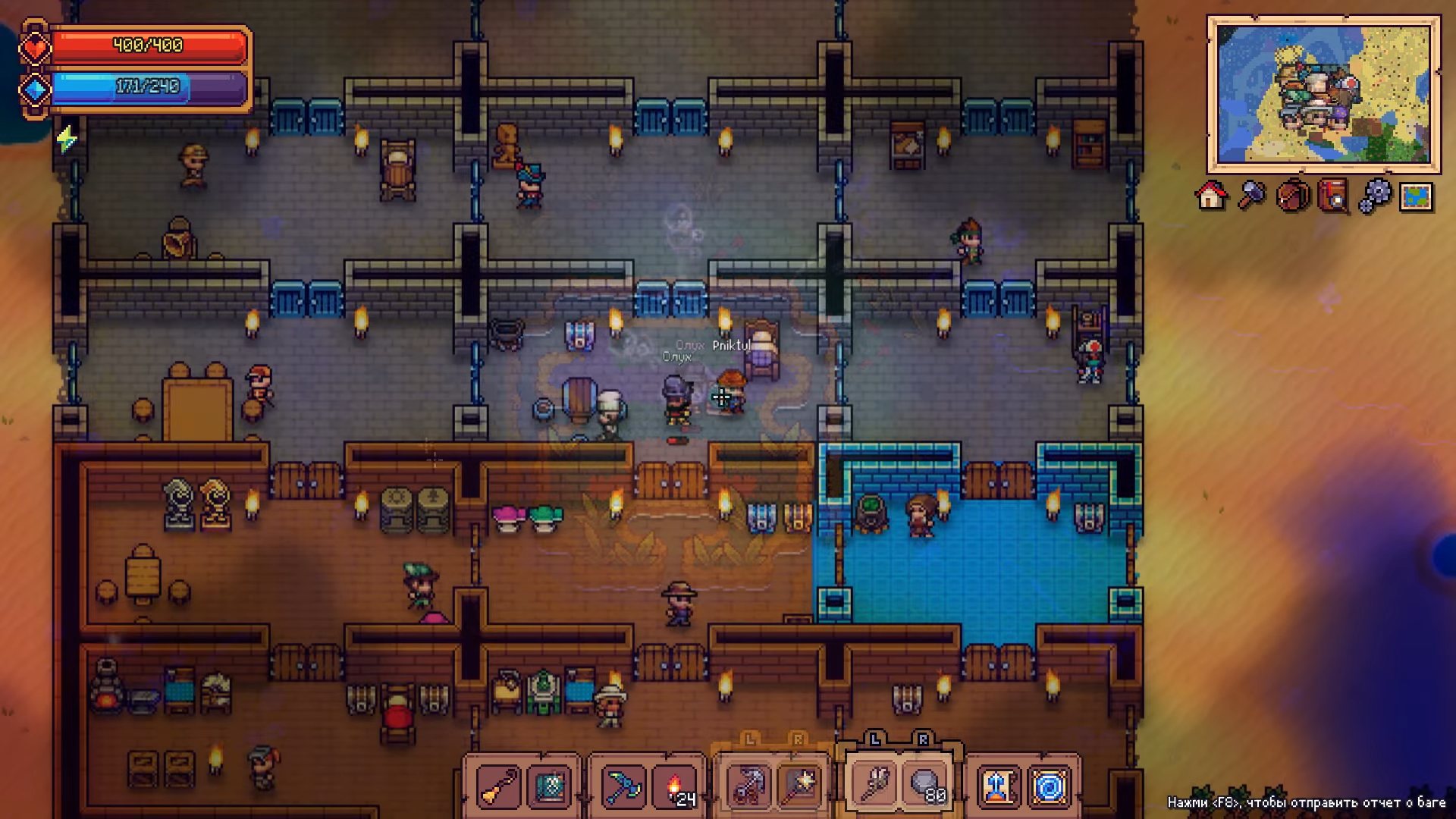Viewport: 1456px width, 819px height.
Task: Activate the blue spiral portal slot
Action: (x=1049, y=787)
